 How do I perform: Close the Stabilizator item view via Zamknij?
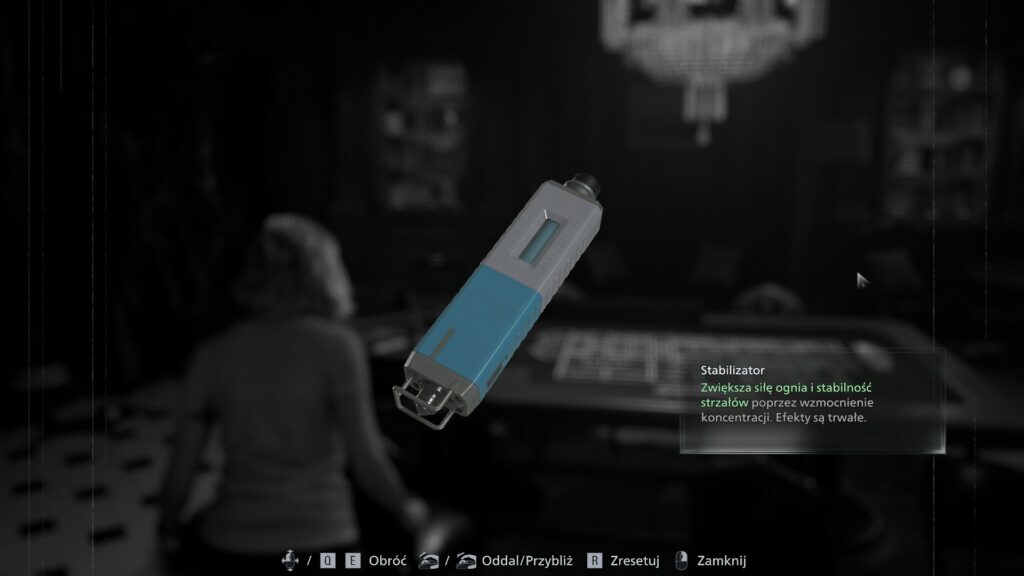720,561
